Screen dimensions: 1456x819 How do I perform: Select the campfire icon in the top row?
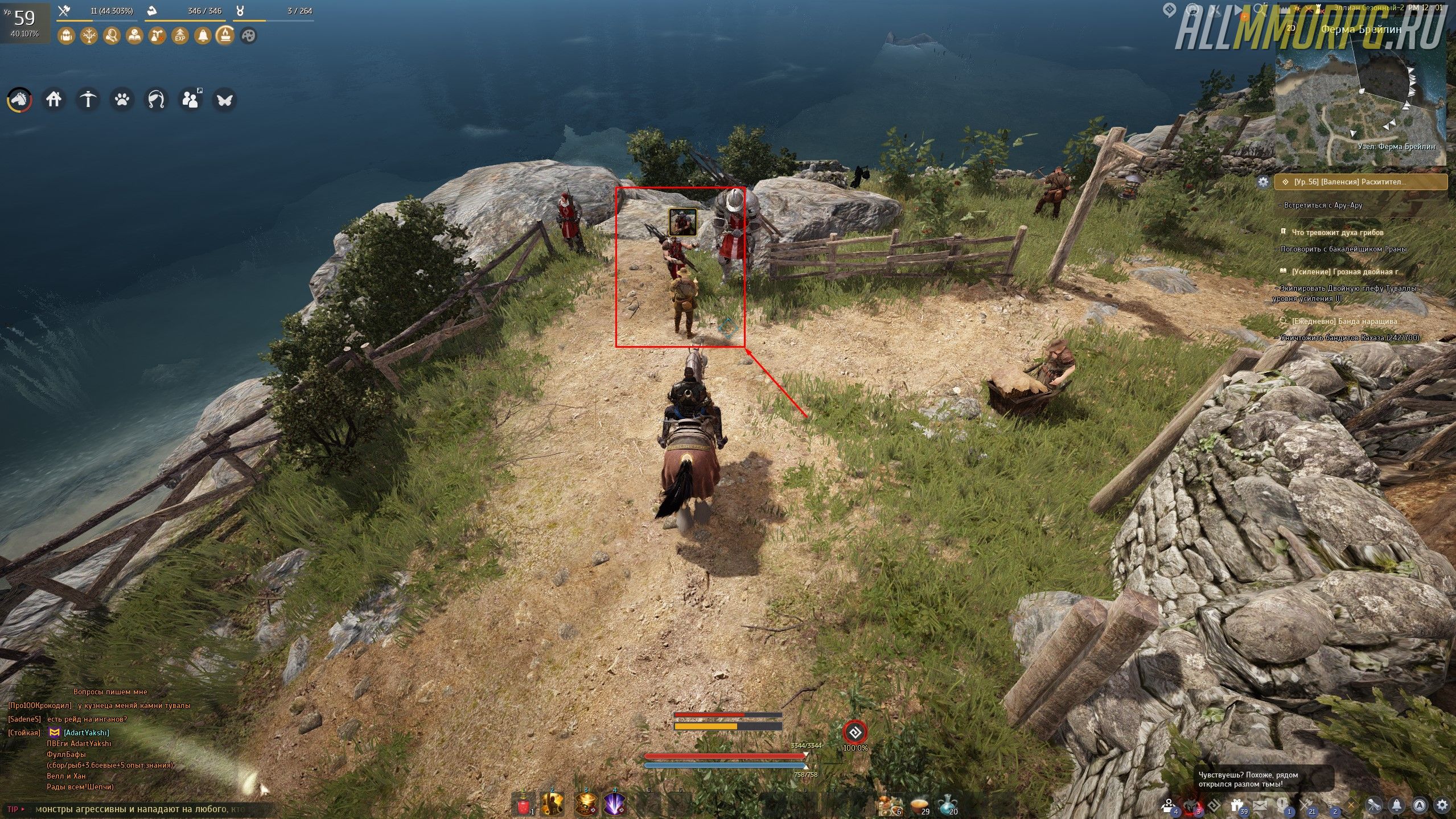point(225,36)
